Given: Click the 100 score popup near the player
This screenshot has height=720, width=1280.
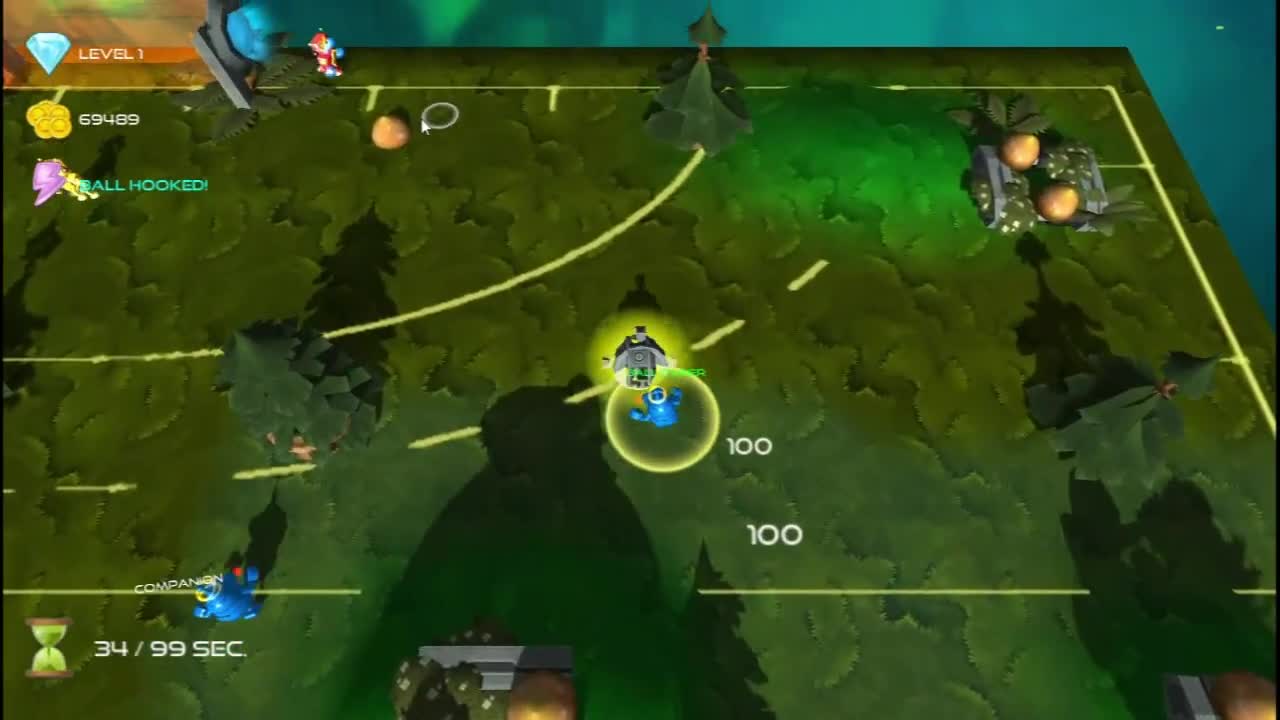Looking at the screenshot, I should tap(750, 447).
